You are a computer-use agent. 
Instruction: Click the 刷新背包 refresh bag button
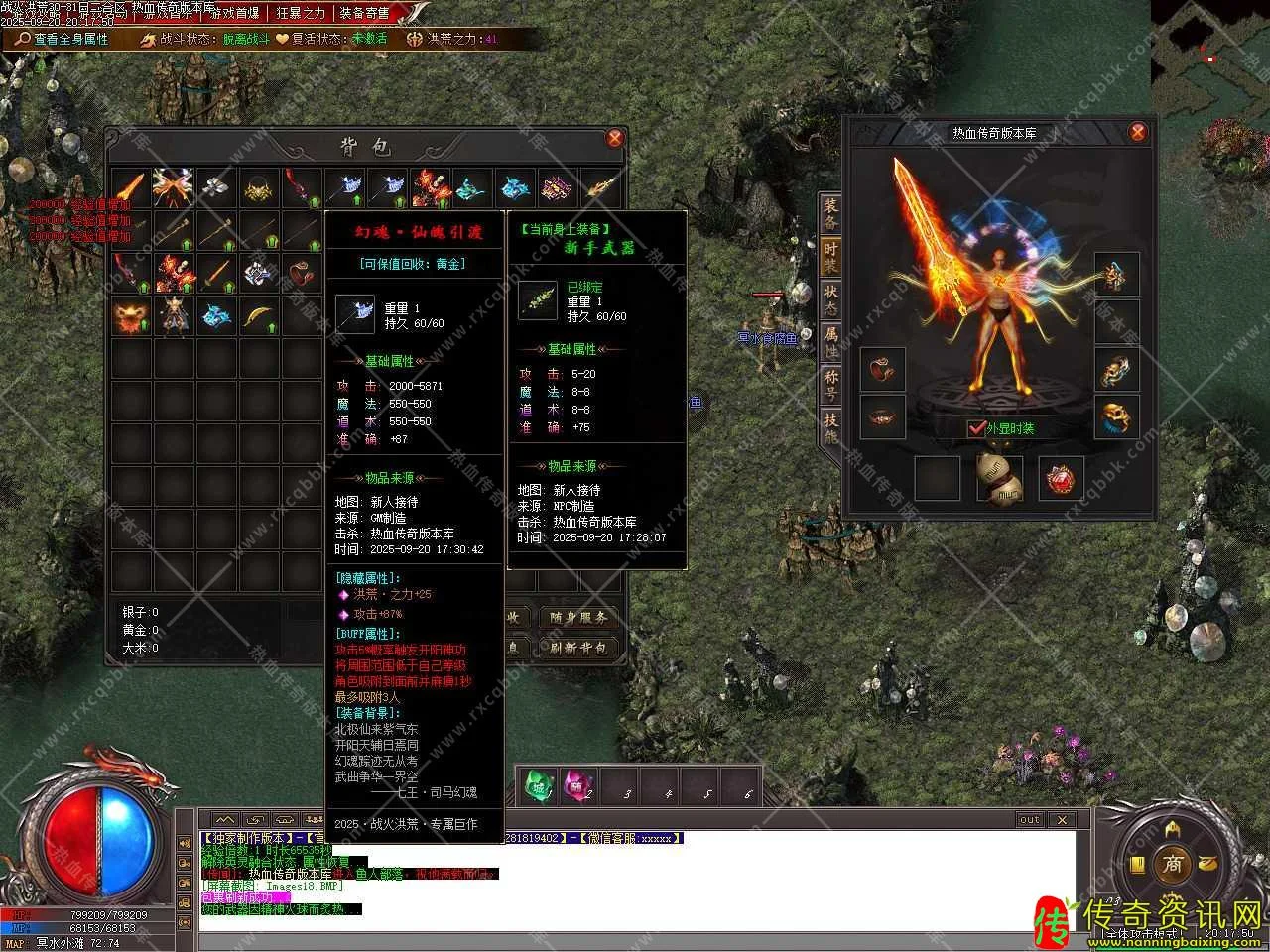577,648
